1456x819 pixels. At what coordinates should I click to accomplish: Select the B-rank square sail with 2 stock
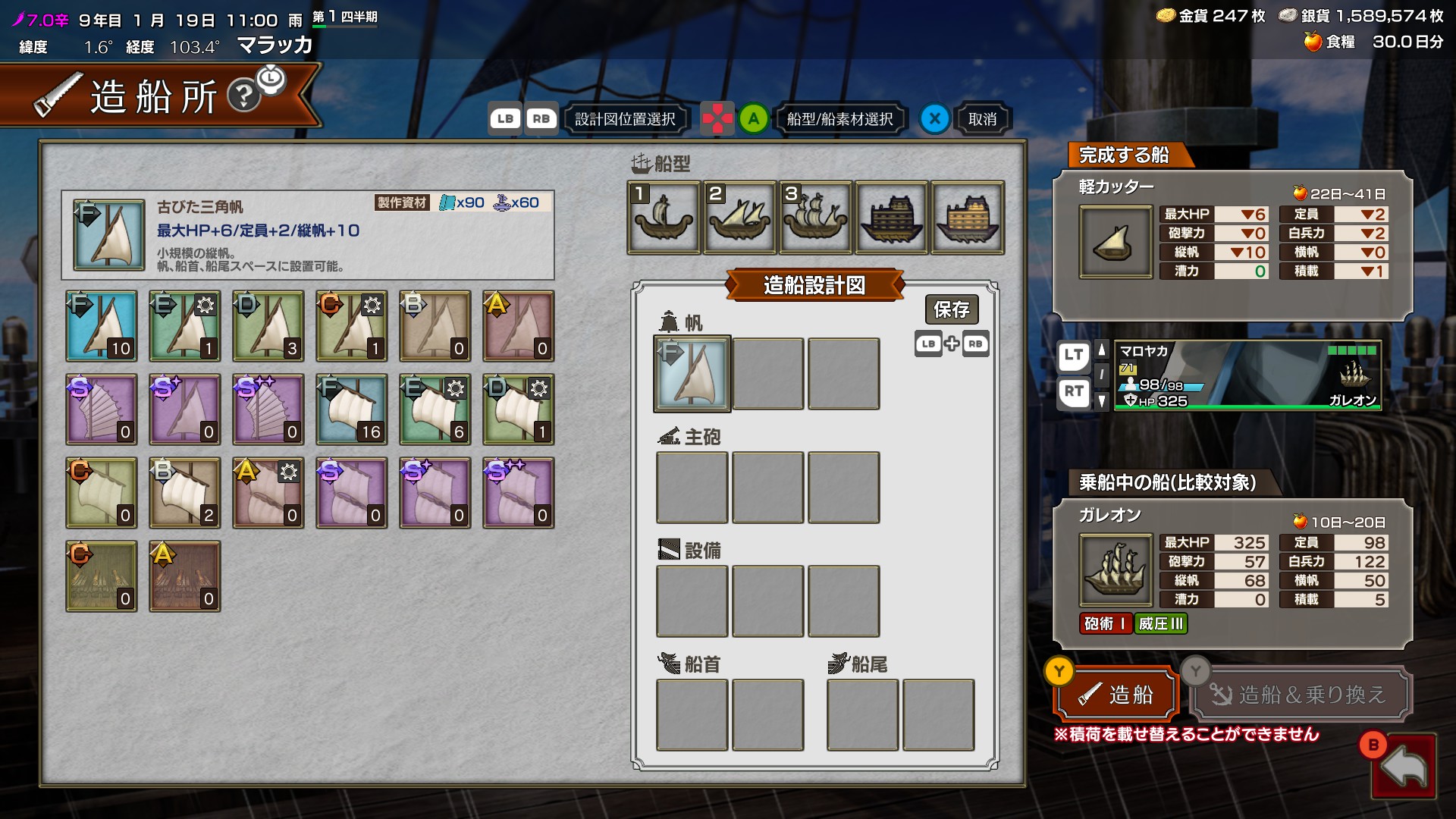[x=185, y=493]
